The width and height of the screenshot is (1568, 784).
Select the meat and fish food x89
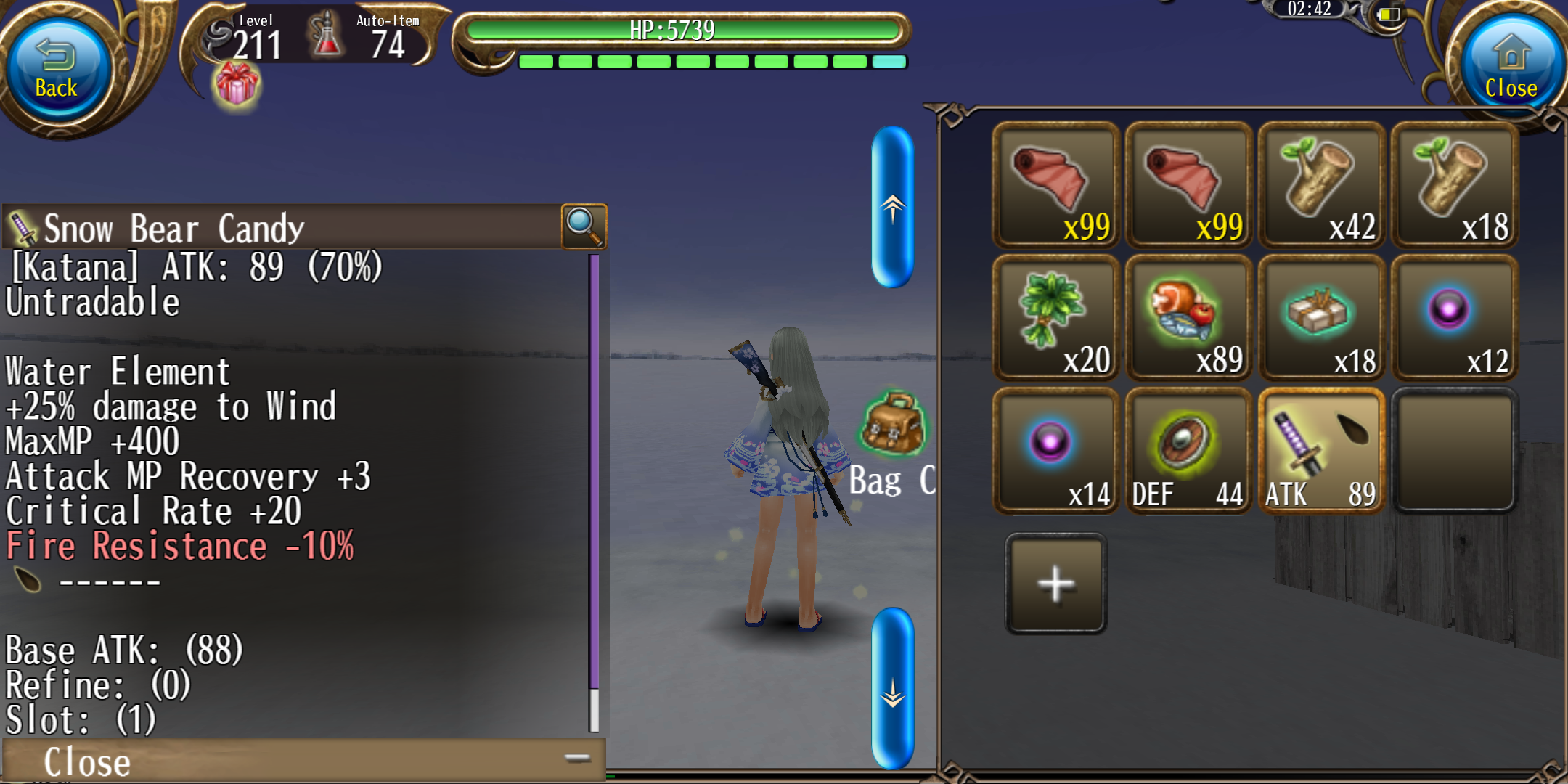pyautogui.click(x=1188, y=318)
